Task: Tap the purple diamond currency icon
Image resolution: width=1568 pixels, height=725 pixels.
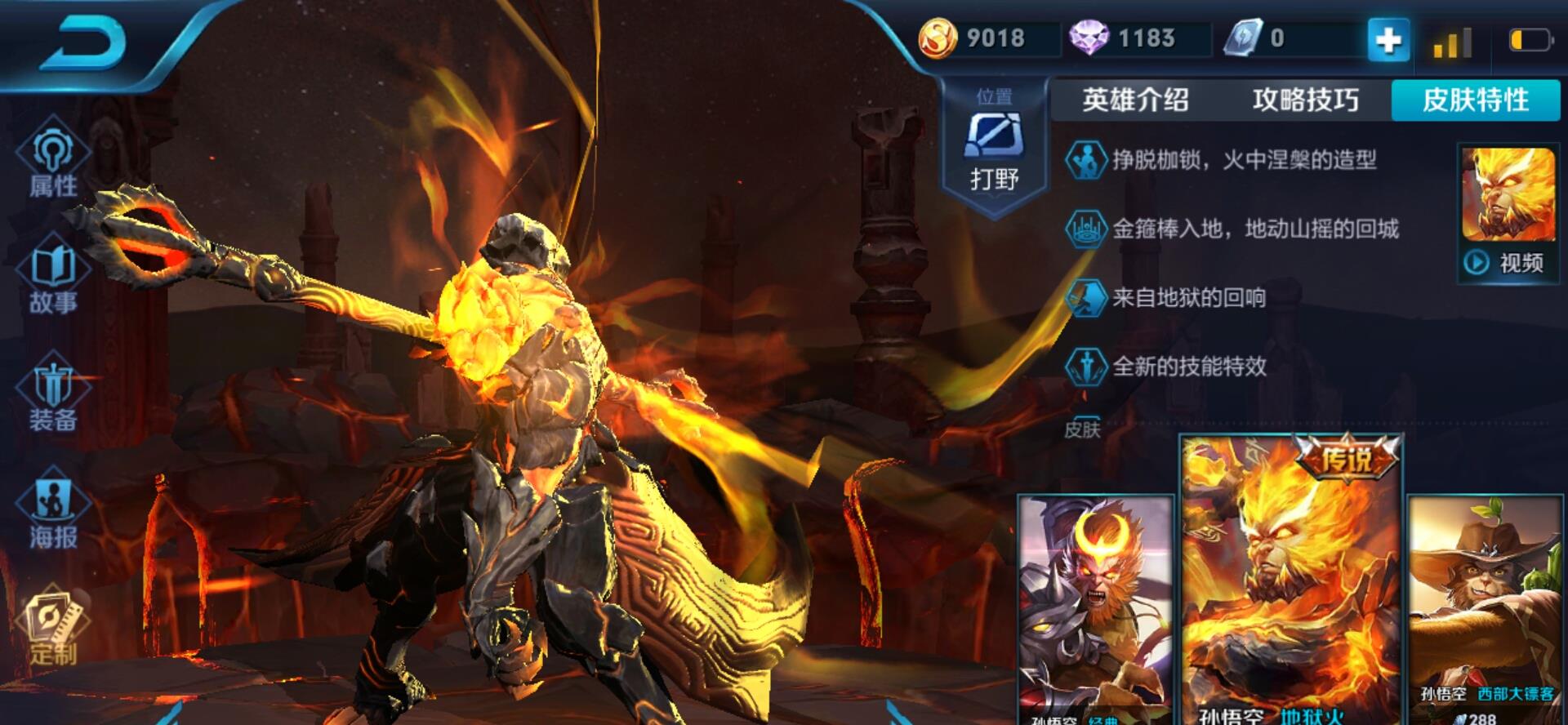Action: tap(1089, 38)
